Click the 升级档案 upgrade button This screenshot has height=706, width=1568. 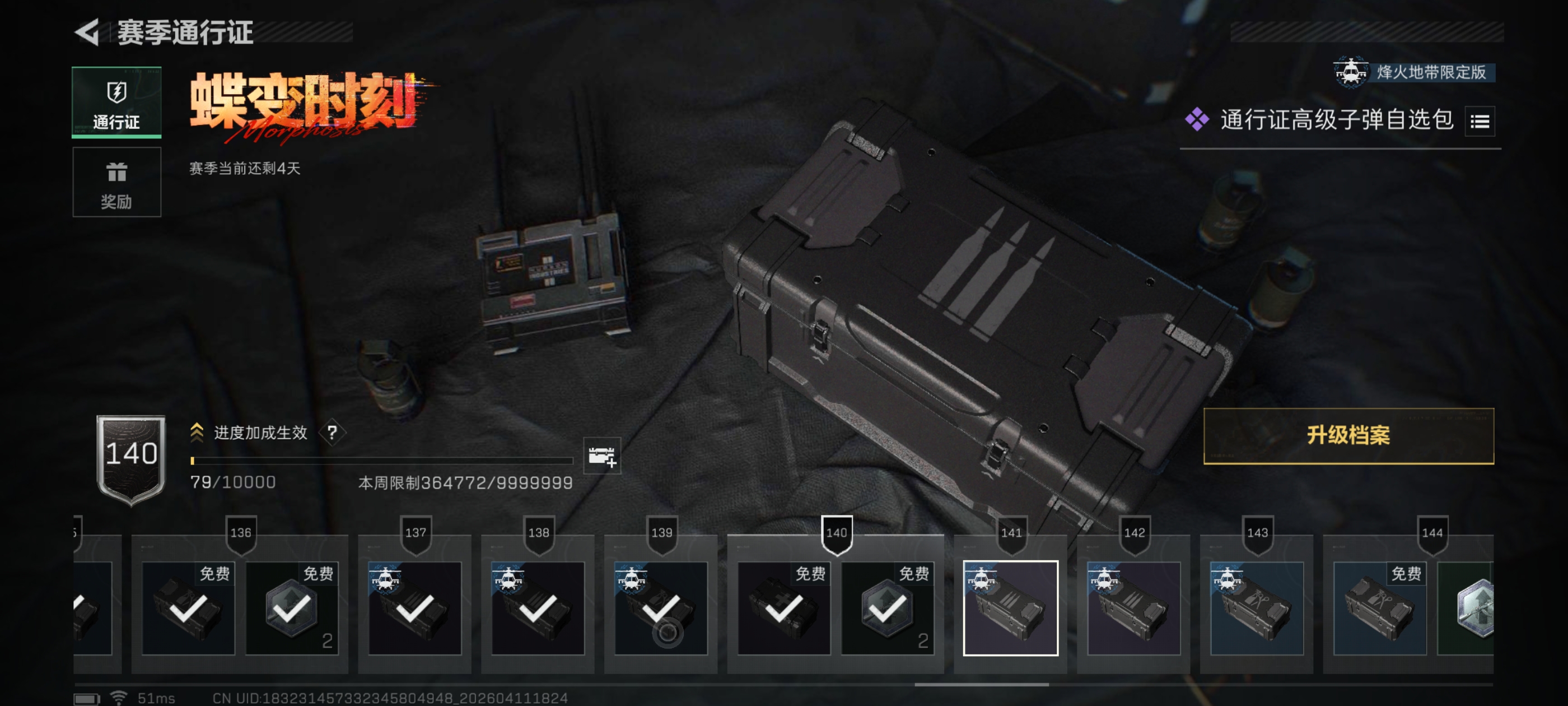(1348, 435)
